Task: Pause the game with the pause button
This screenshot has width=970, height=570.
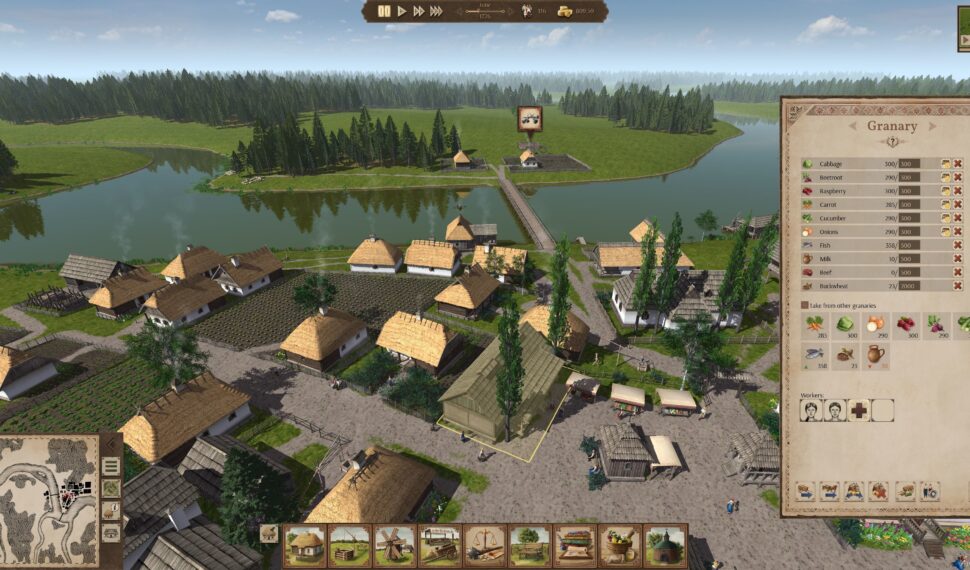Action: pos(384,11)
